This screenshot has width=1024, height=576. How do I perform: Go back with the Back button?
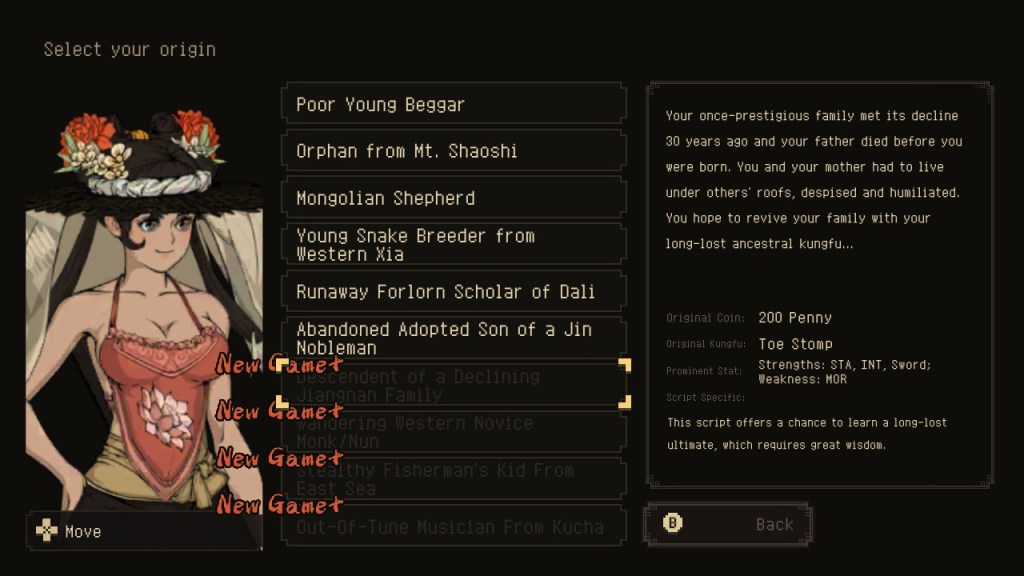tap(728, 524)
